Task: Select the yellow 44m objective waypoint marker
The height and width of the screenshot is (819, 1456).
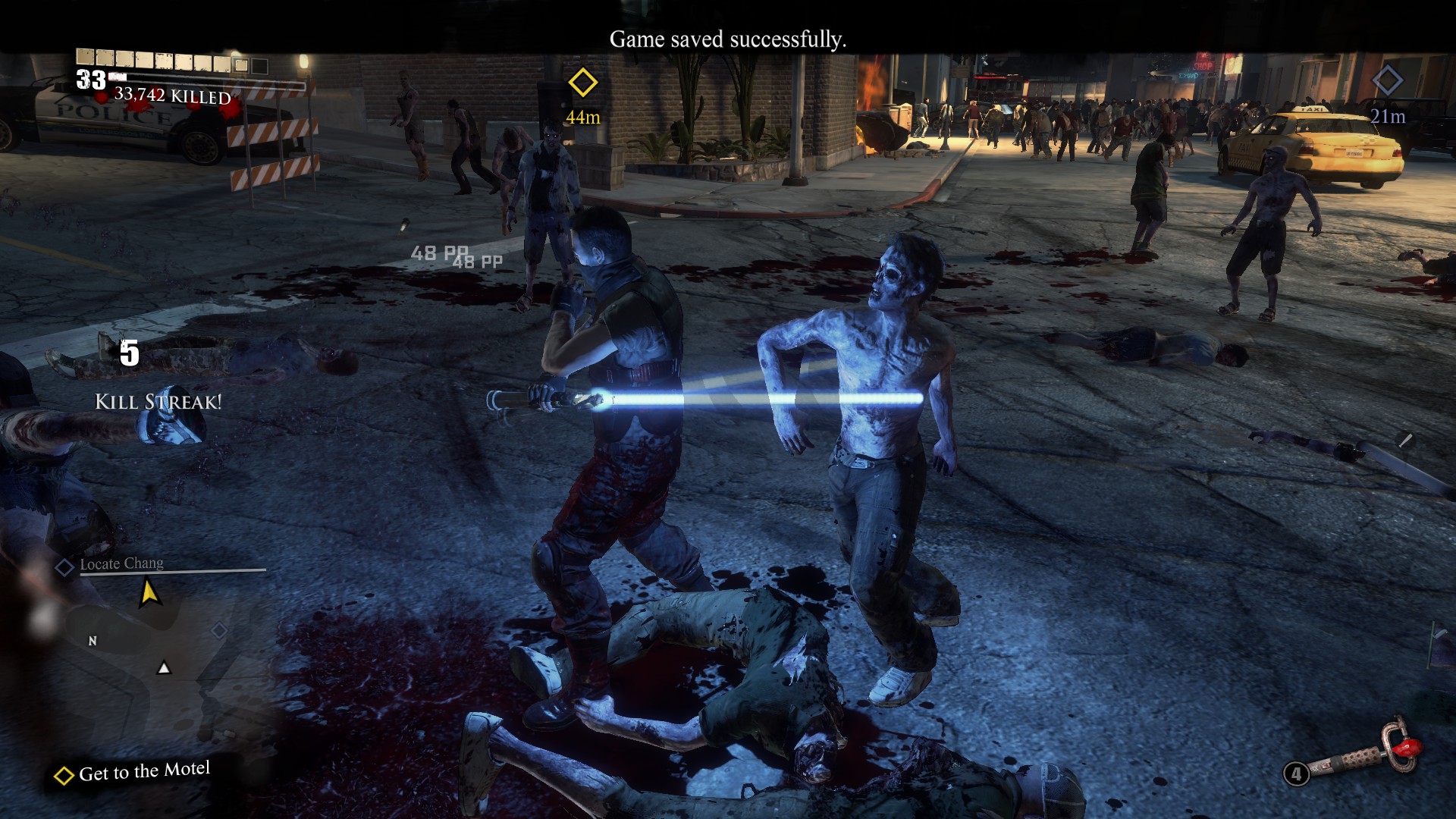Action: [582, 83]
